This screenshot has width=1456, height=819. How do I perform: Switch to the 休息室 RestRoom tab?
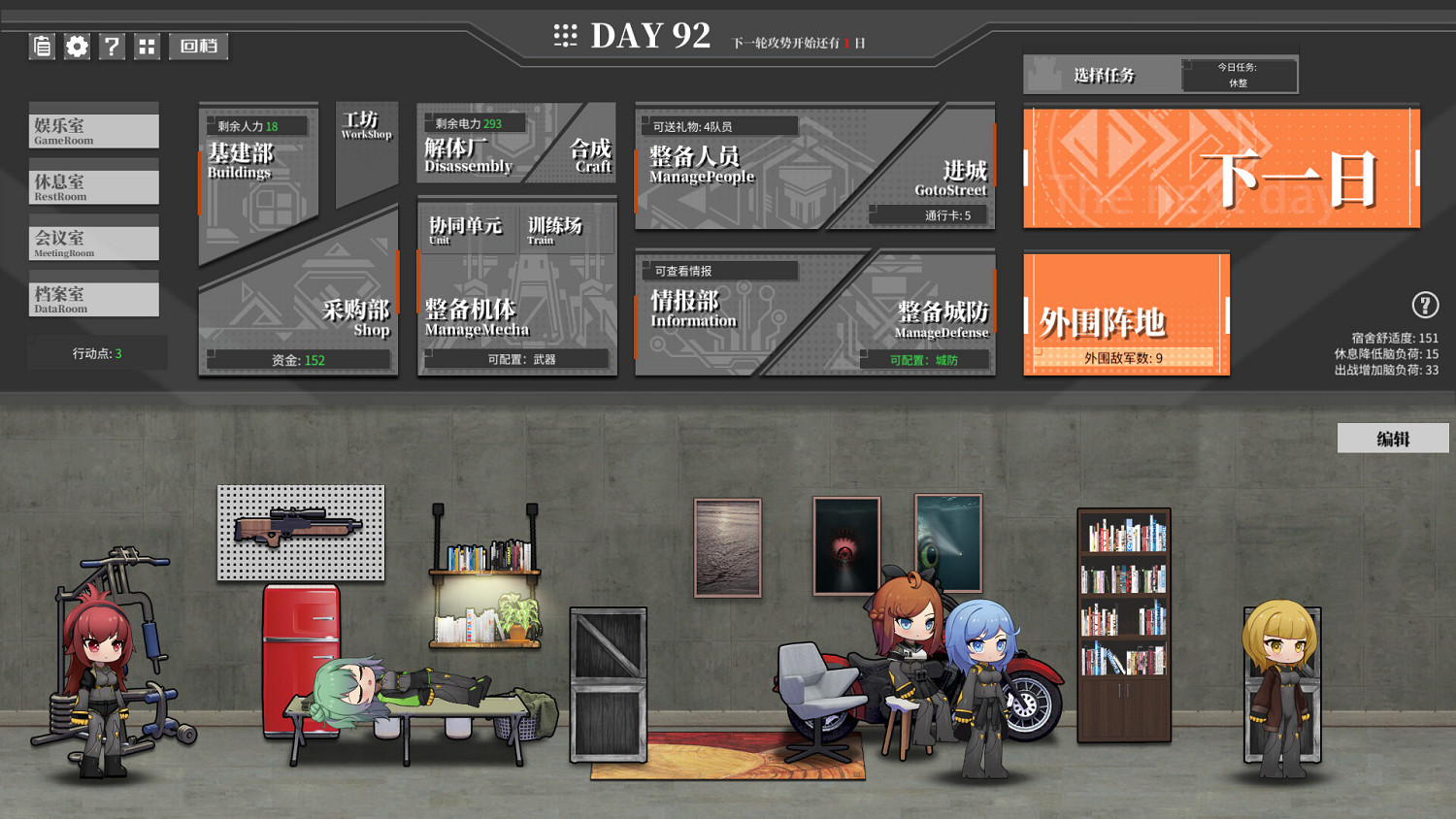pyautogui.click(x=93, y=185)
